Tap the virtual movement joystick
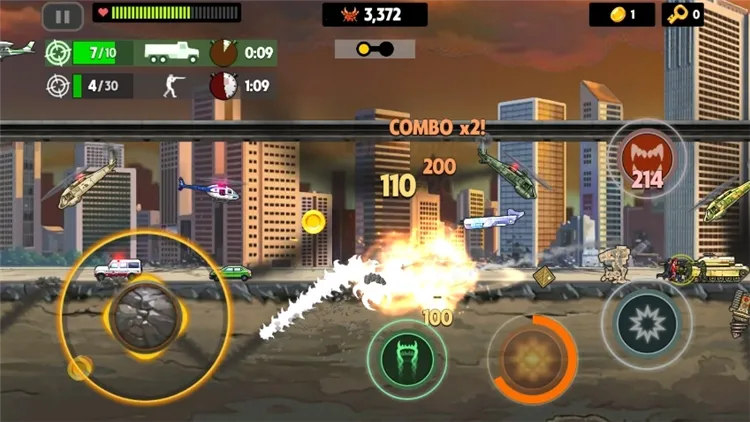 tap(145, 316)
